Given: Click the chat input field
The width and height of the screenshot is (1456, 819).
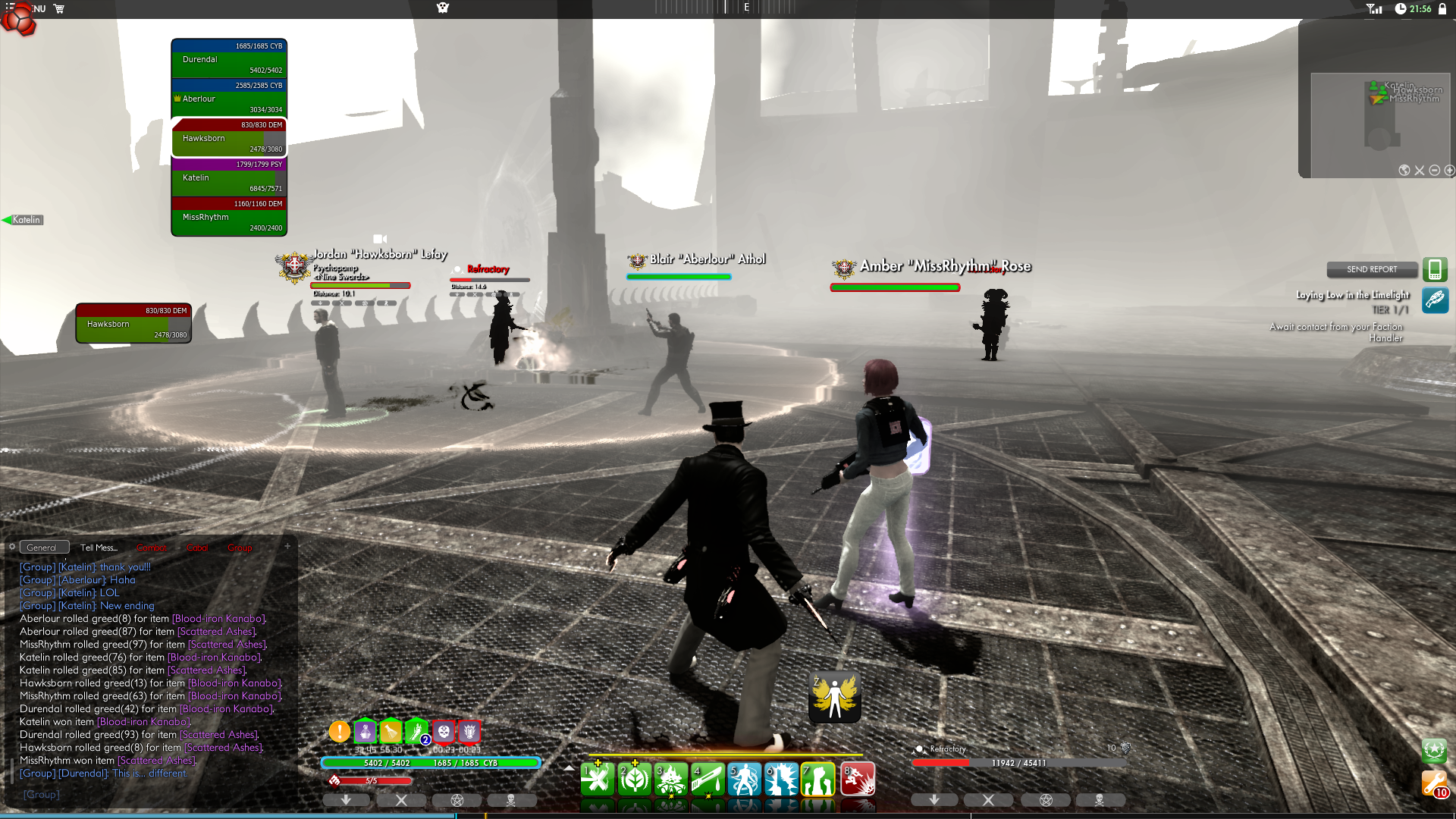Looking at the screenshot, I should [x=152, y=794].
